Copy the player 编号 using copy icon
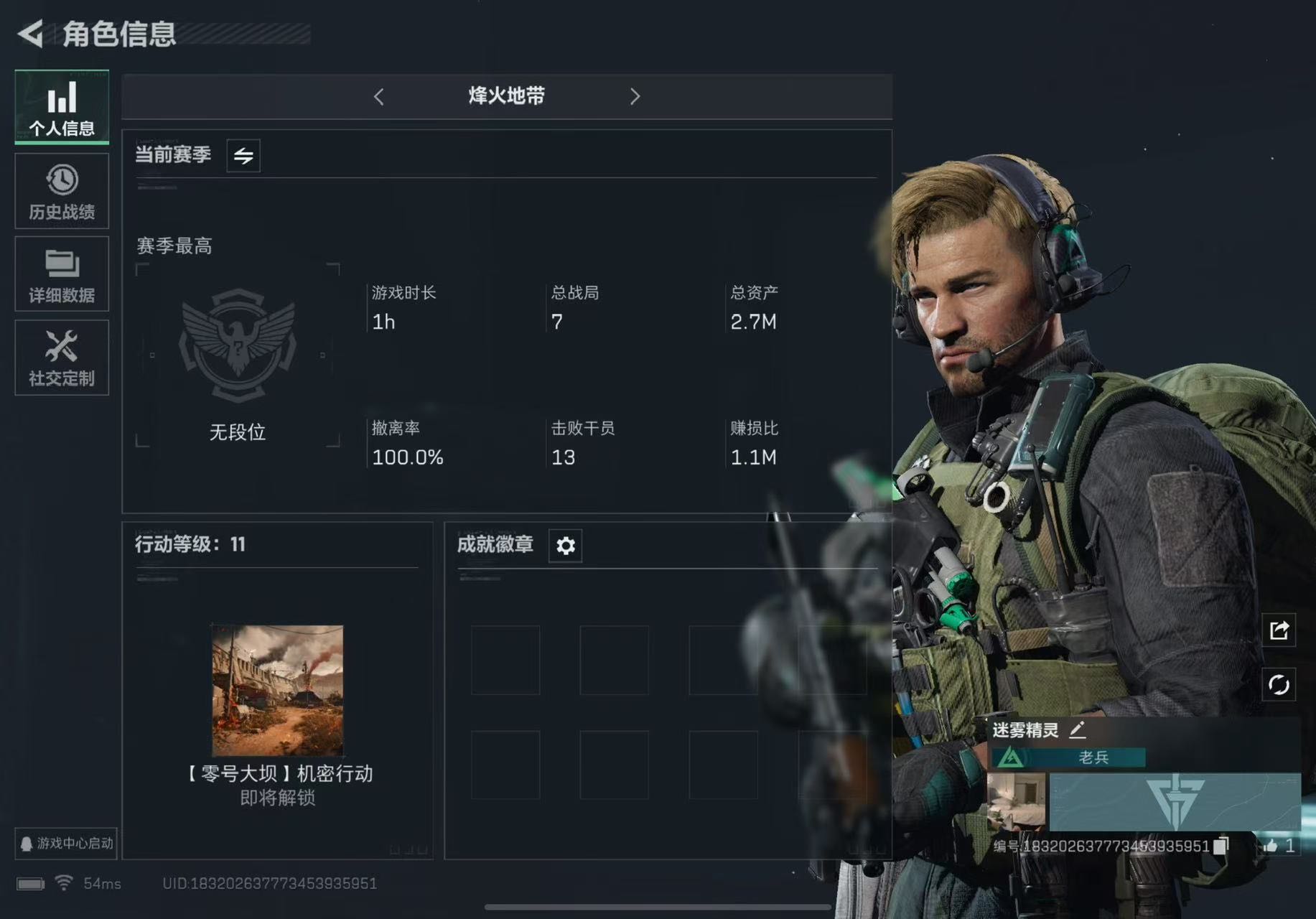The image size is (1316, 919). pos(1221,846)
